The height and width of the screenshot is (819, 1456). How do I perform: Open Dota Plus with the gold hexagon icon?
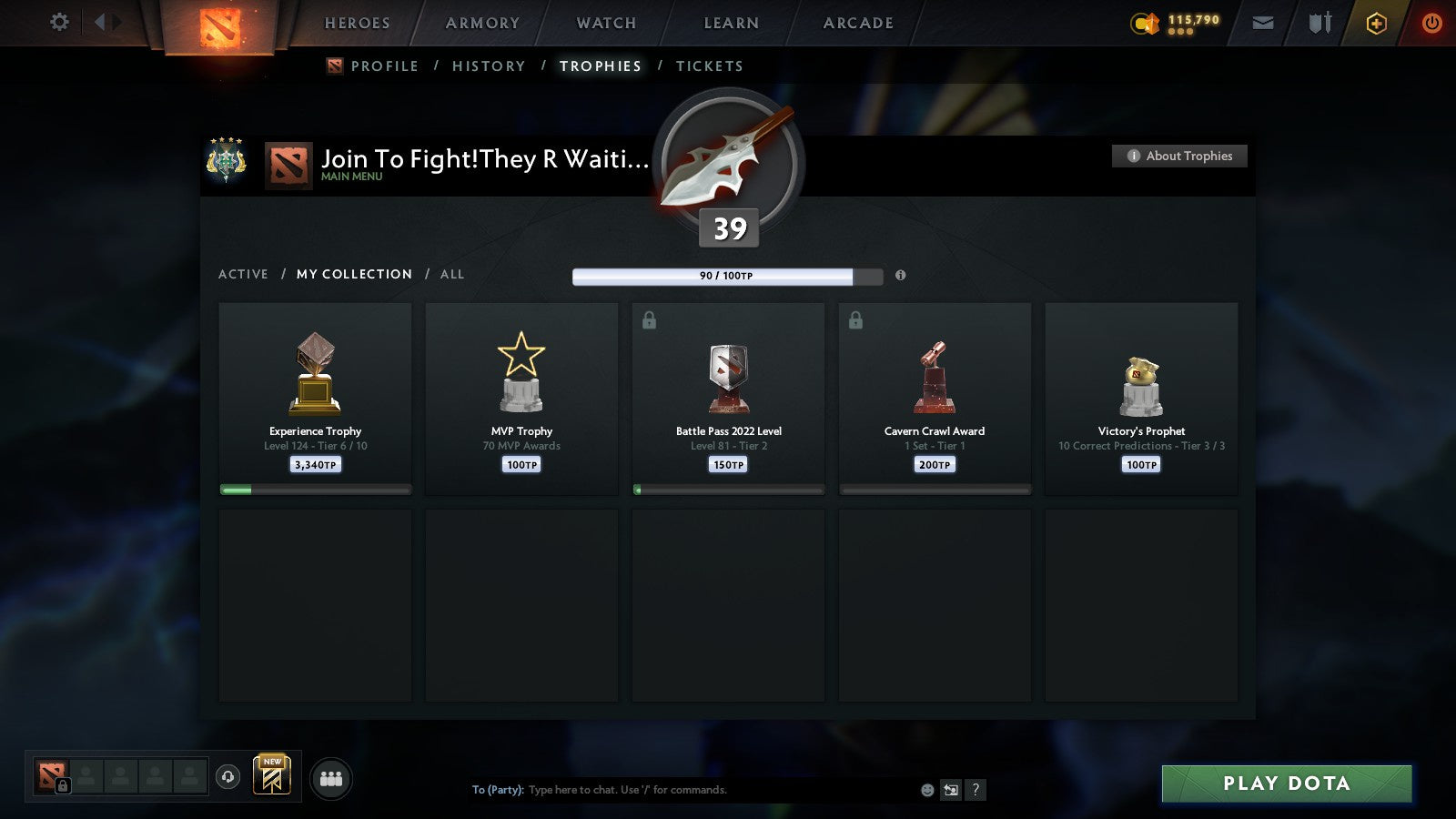(1376, 22)
